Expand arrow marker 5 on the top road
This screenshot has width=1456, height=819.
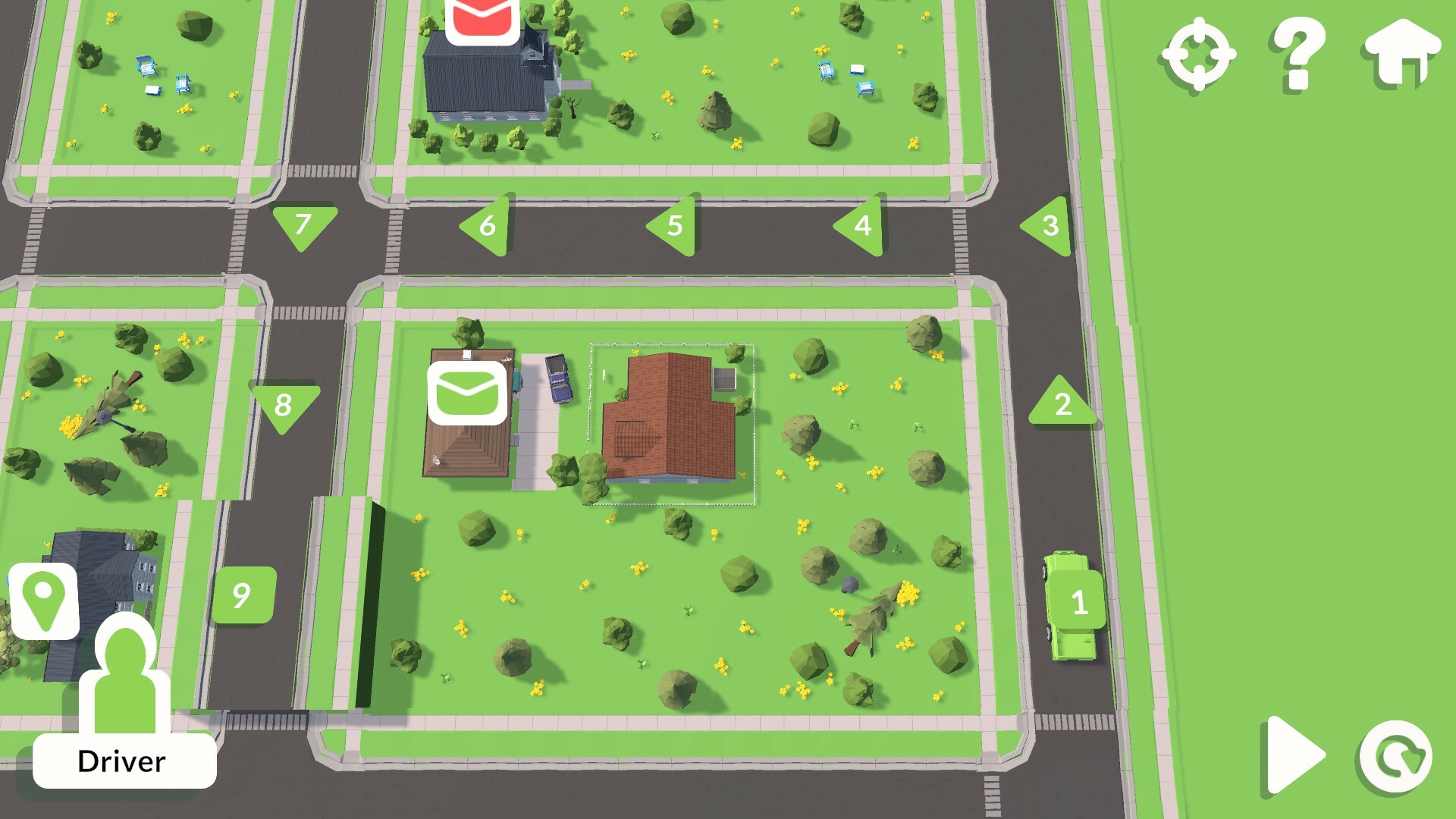[675, 224]
